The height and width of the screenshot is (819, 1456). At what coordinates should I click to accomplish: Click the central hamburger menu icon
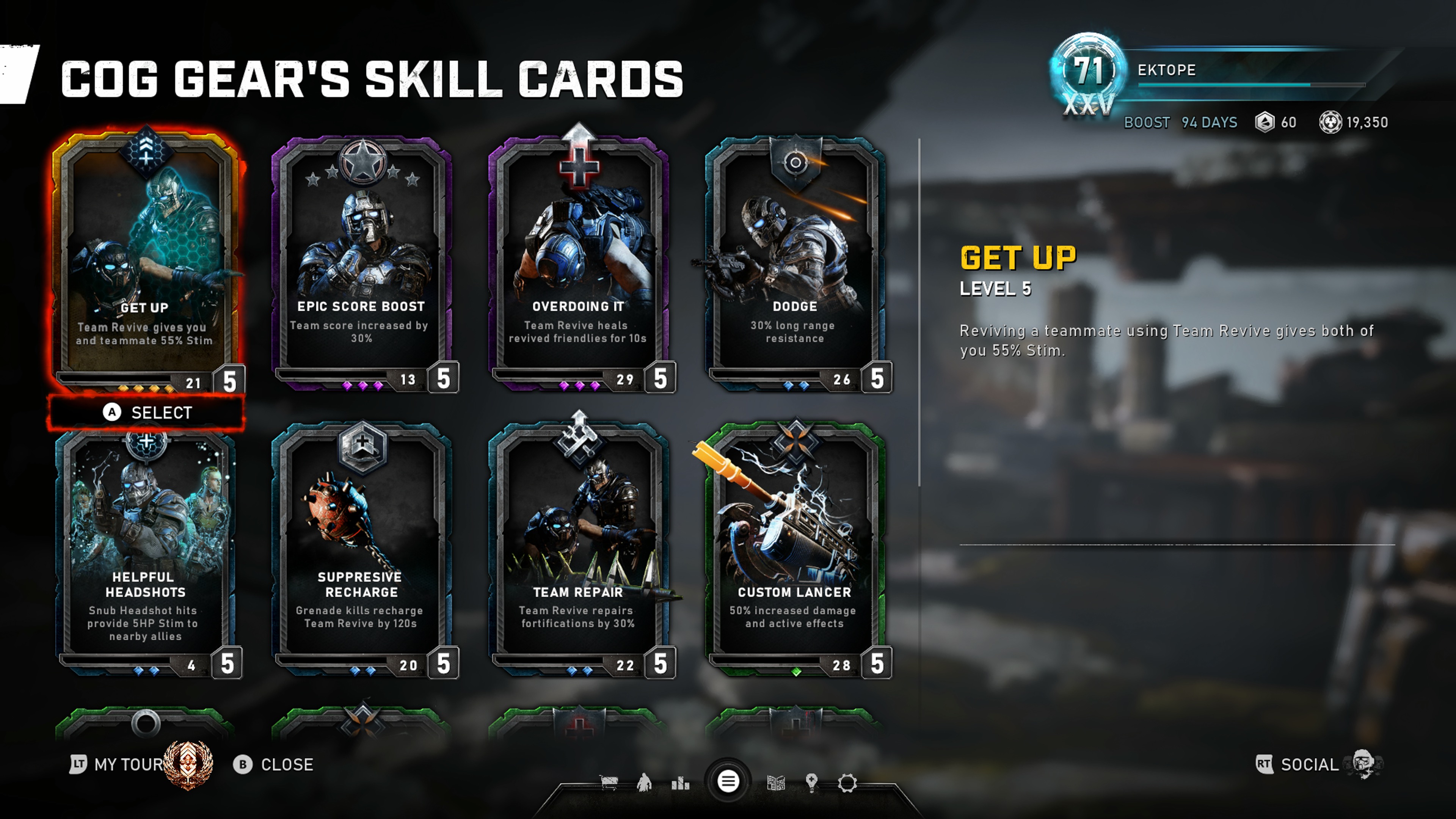coord(728,782)
